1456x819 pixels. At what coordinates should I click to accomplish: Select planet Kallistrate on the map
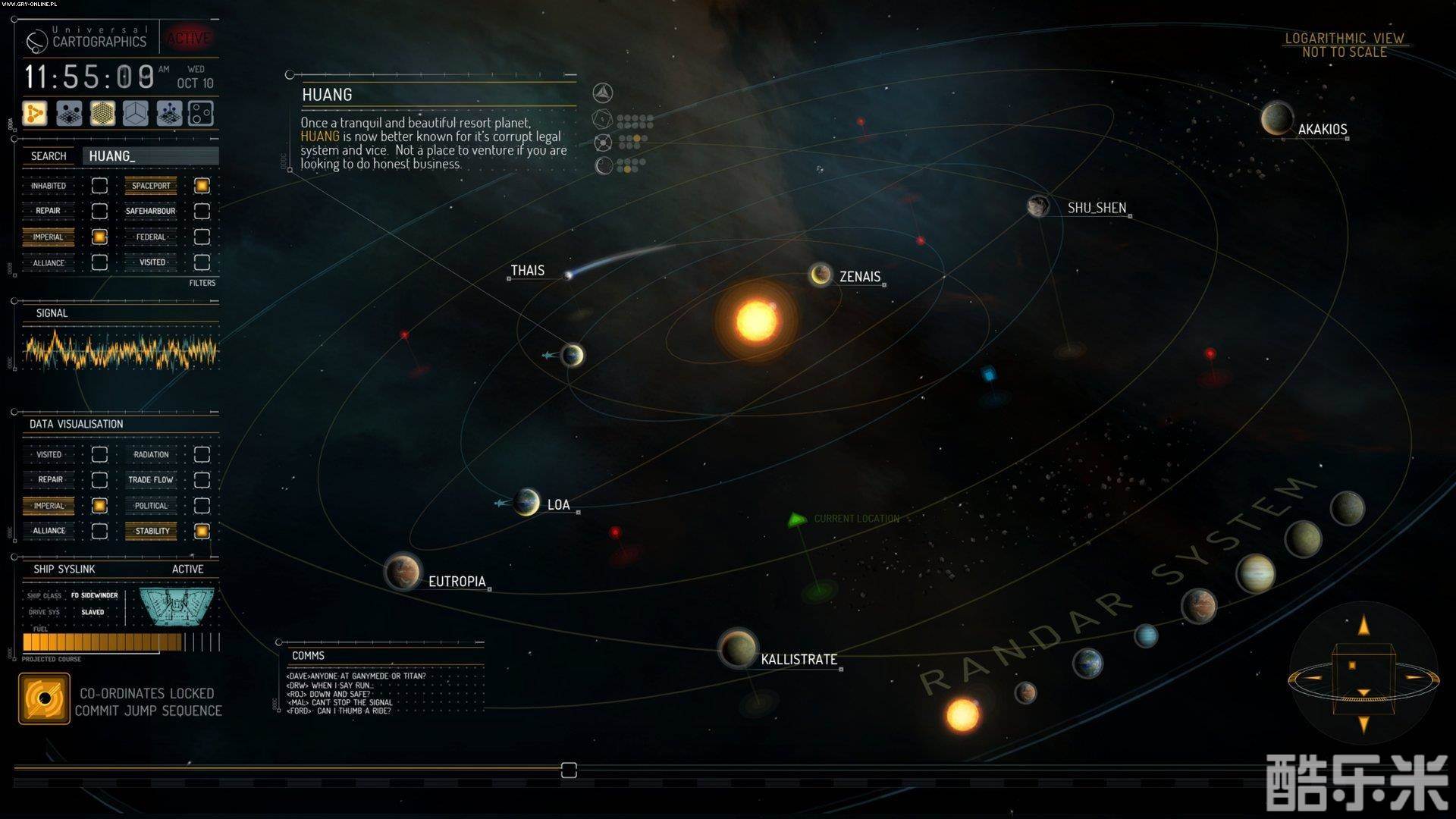[736, 648]
